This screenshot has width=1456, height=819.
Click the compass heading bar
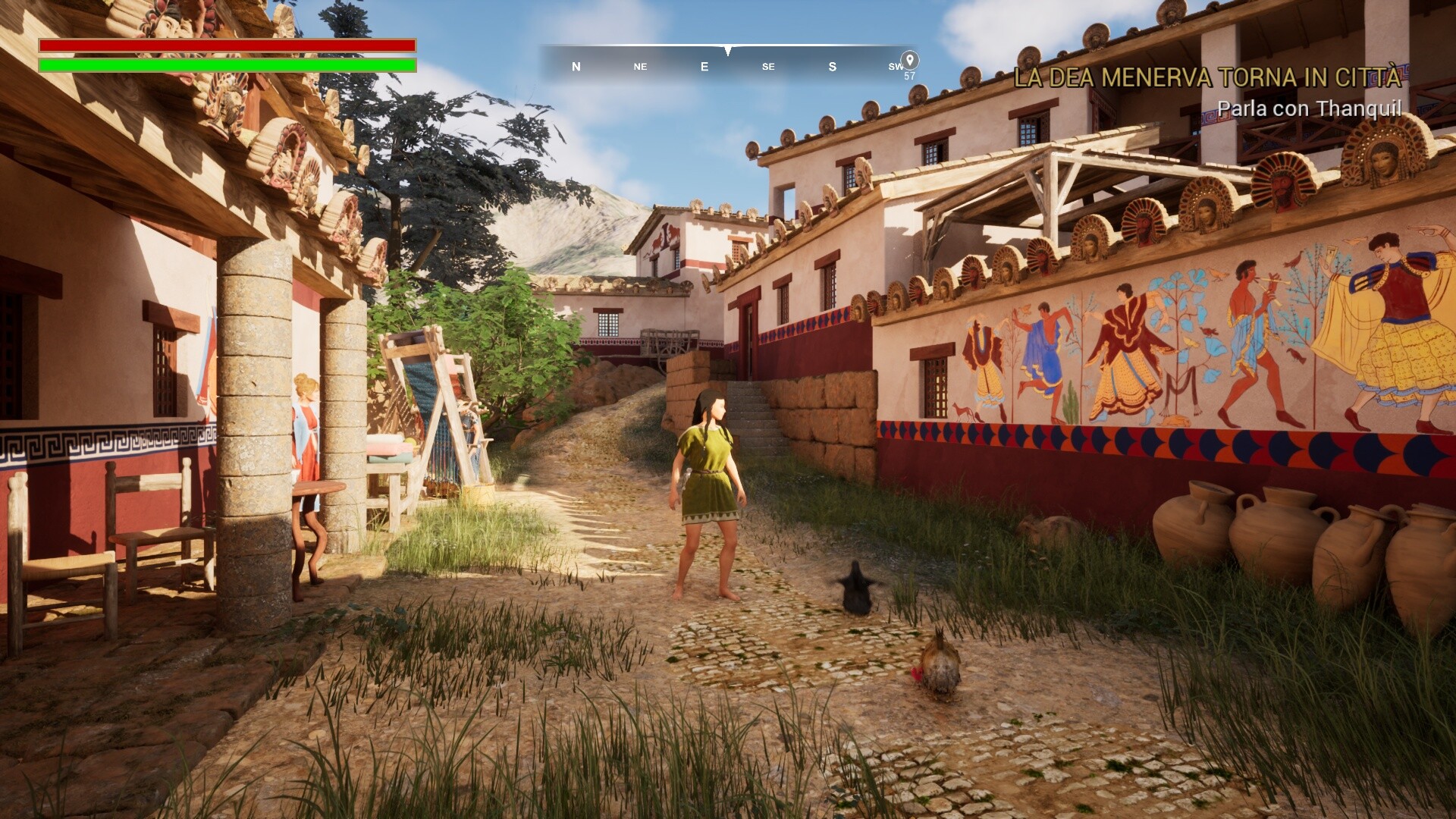point(728,65)
